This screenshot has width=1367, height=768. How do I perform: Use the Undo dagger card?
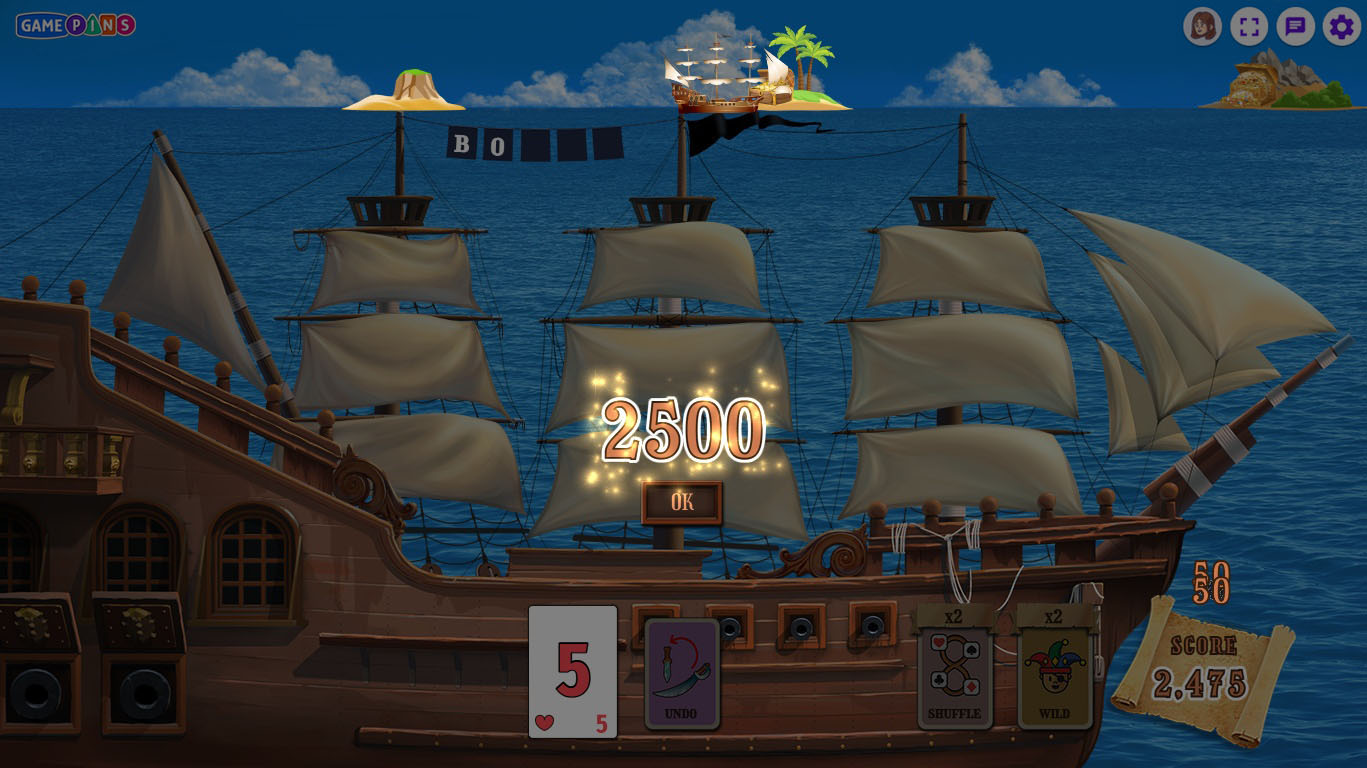[x=682, y=673]
